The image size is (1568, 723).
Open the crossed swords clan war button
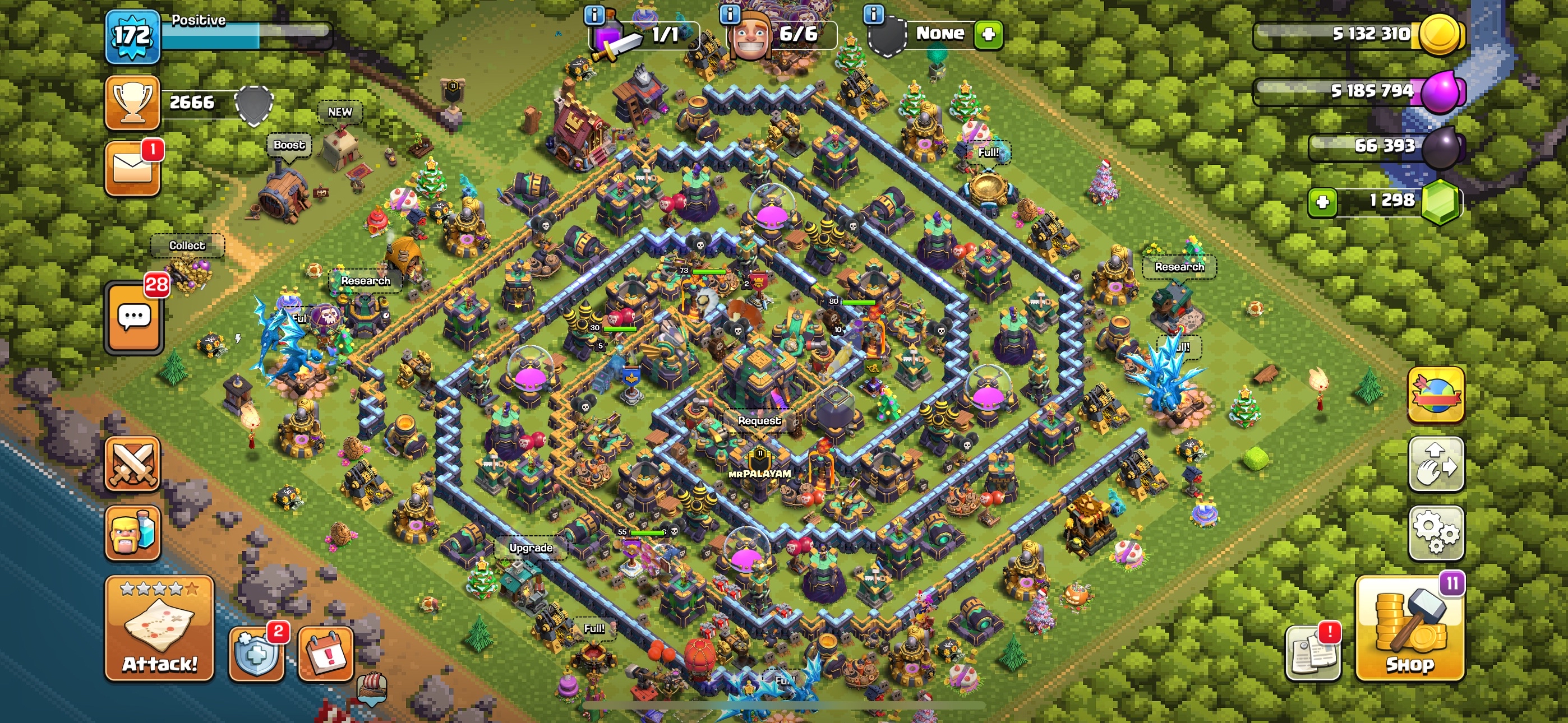pyautogui.click(x=132, y=464)
